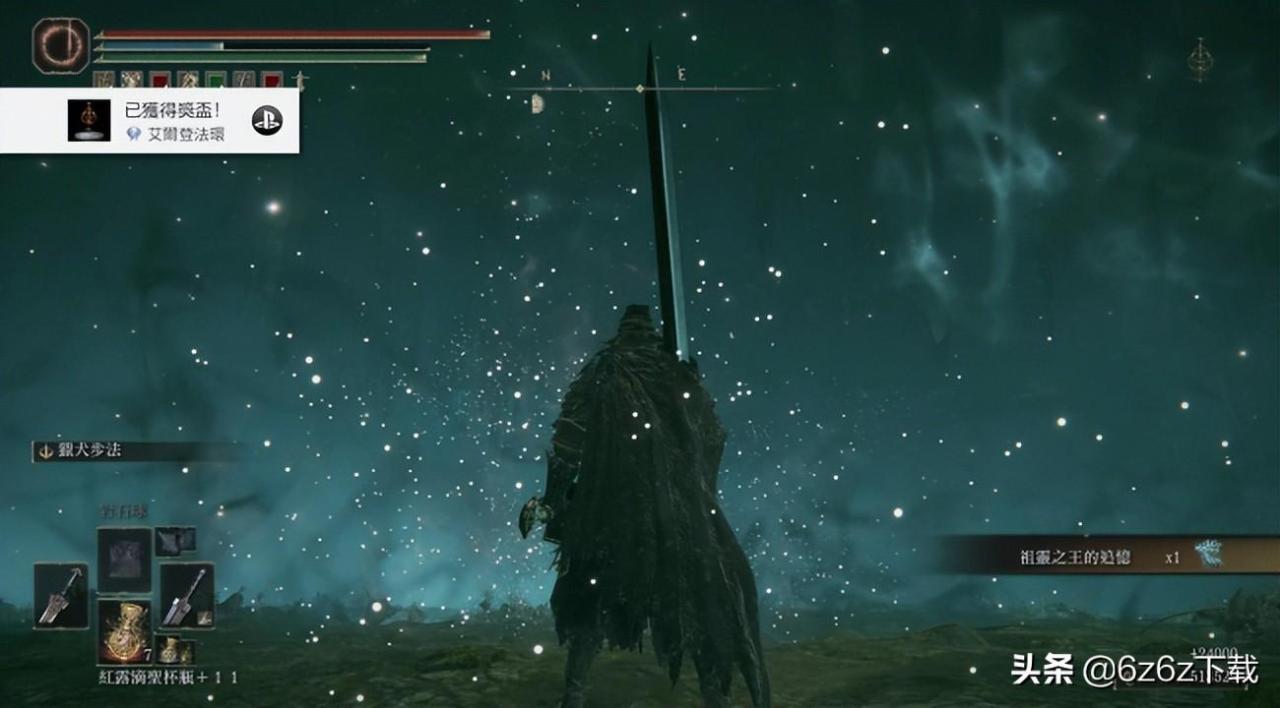Click the 祖灵之王的追忆 item pickup banner
Viewport: 1280px width, 708px height.
pyautogui.click(x=1100, y=556)
